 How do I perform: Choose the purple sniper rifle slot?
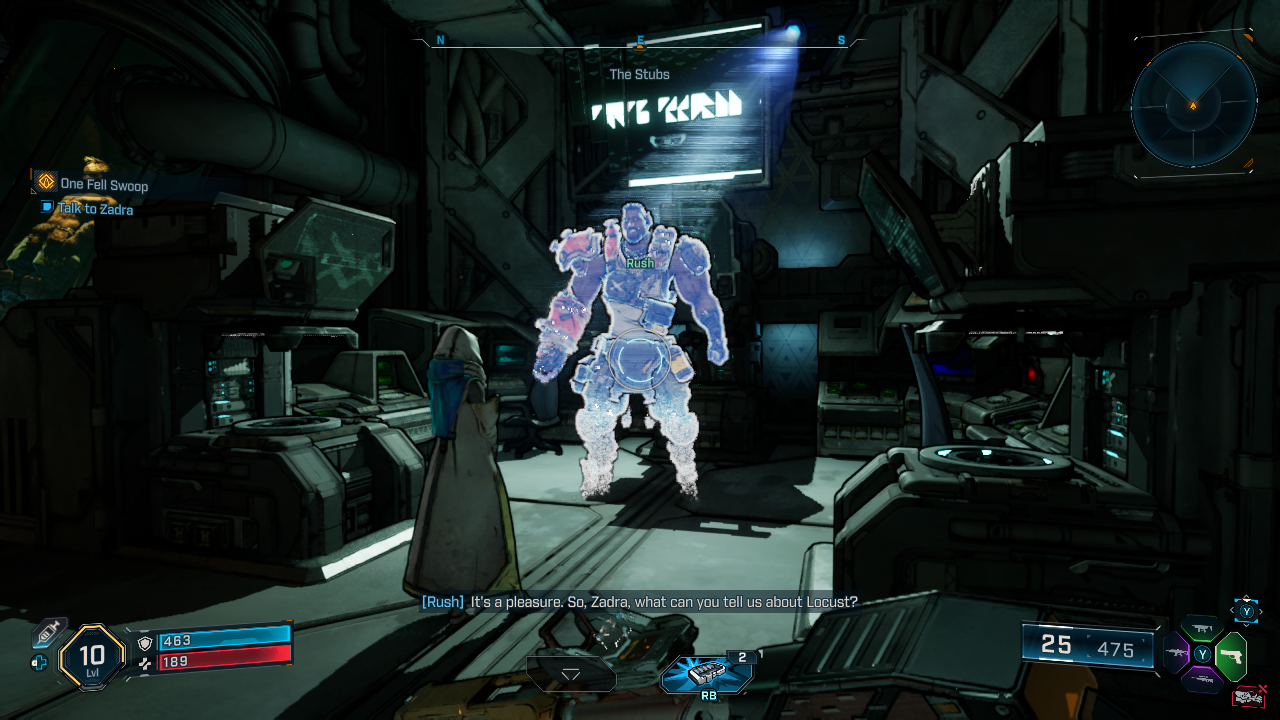click(1202, 680)
